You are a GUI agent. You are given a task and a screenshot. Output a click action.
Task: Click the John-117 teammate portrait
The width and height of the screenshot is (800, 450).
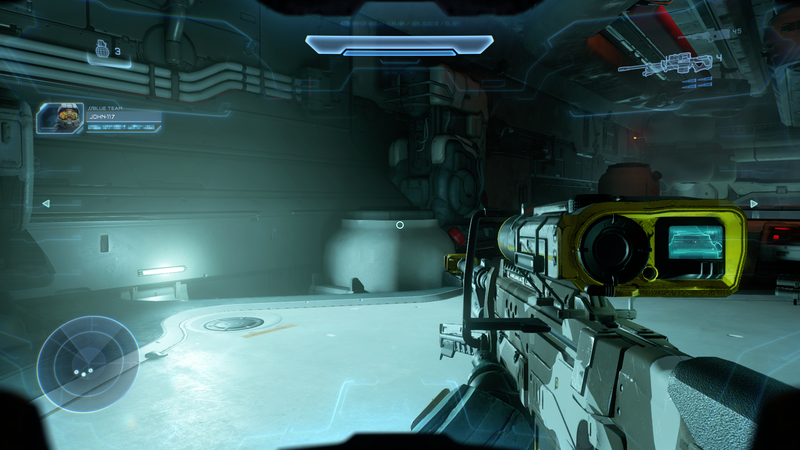pyautogui.click(x=59, y=118)
